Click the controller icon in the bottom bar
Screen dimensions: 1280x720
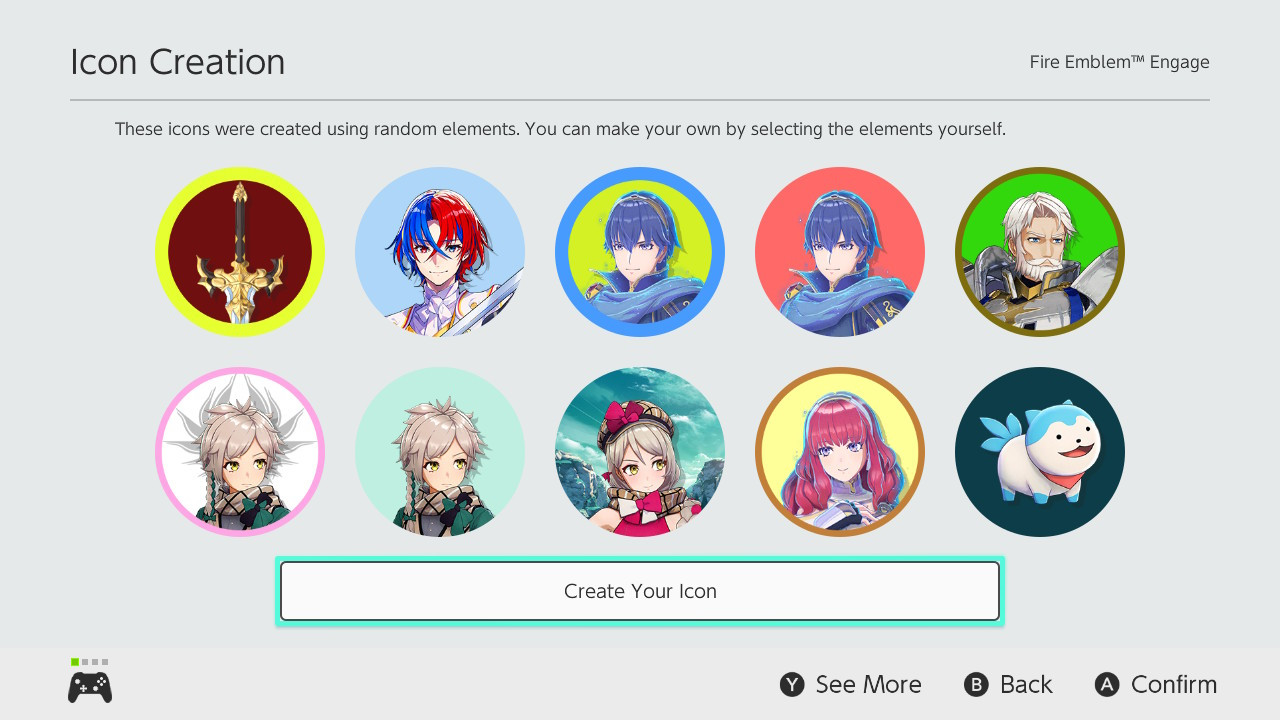click(89, 686)
